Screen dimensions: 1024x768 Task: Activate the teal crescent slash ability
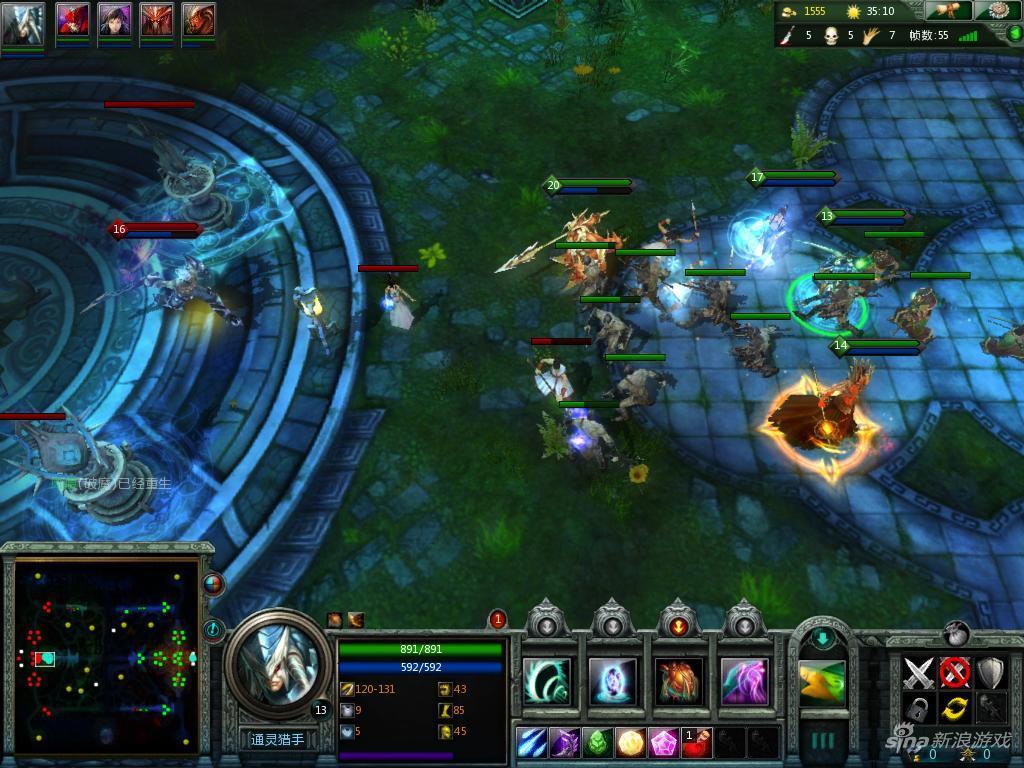pos(547,681)
